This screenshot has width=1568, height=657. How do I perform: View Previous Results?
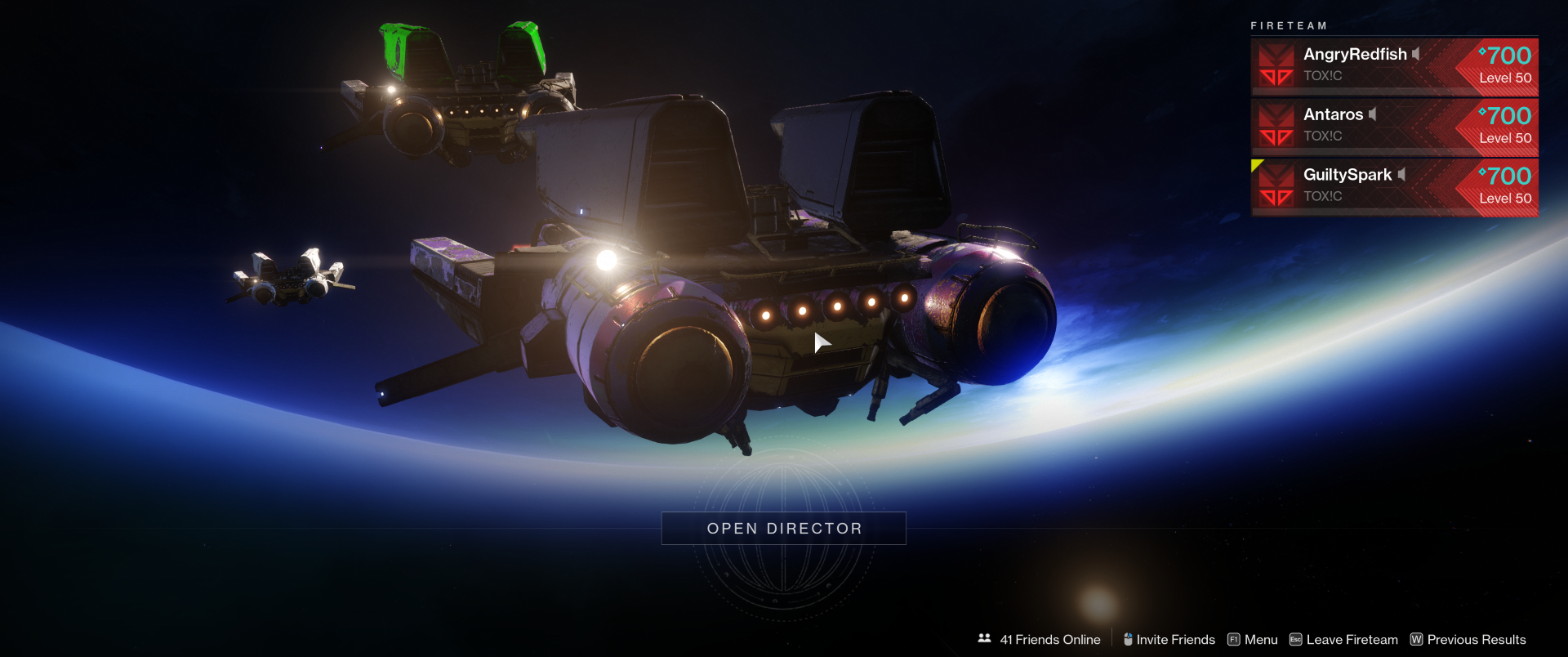1468,640
